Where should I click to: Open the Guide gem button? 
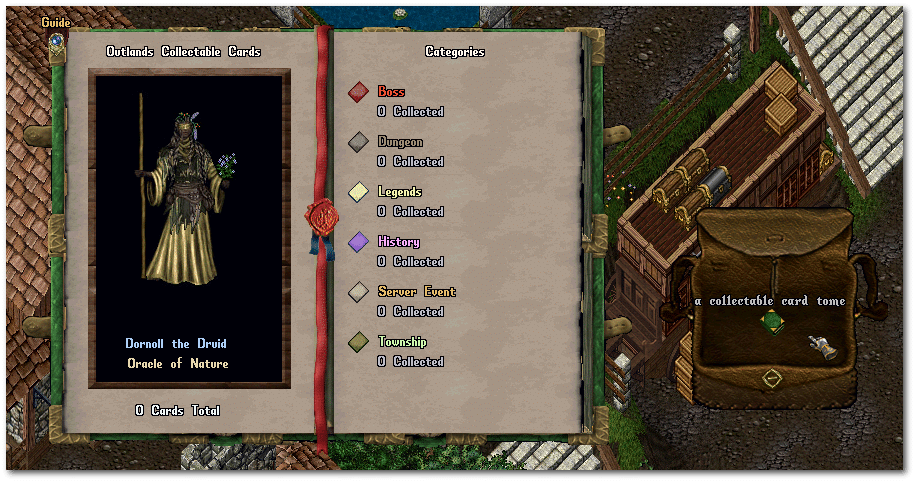56,41
